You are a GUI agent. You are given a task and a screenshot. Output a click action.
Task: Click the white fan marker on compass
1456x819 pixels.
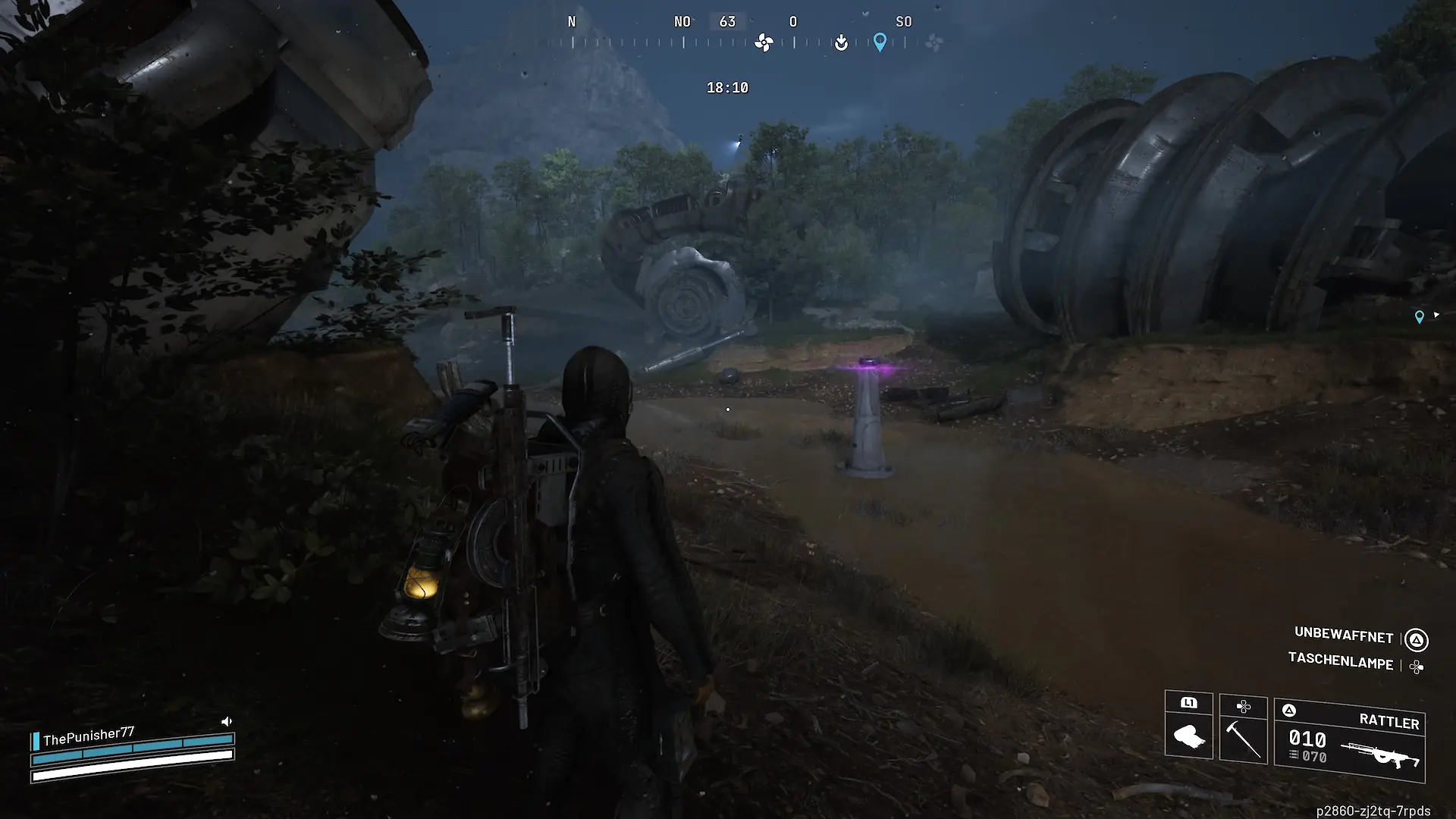click(x=764, y=43)
